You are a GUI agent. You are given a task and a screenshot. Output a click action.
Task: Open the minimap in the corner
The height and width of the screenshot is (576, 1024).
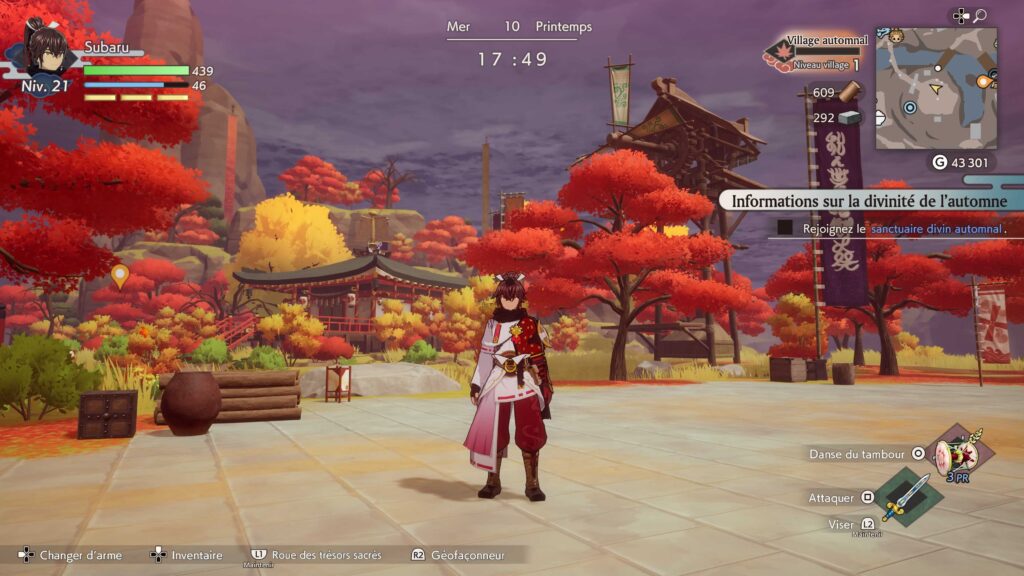pos(937,88)
